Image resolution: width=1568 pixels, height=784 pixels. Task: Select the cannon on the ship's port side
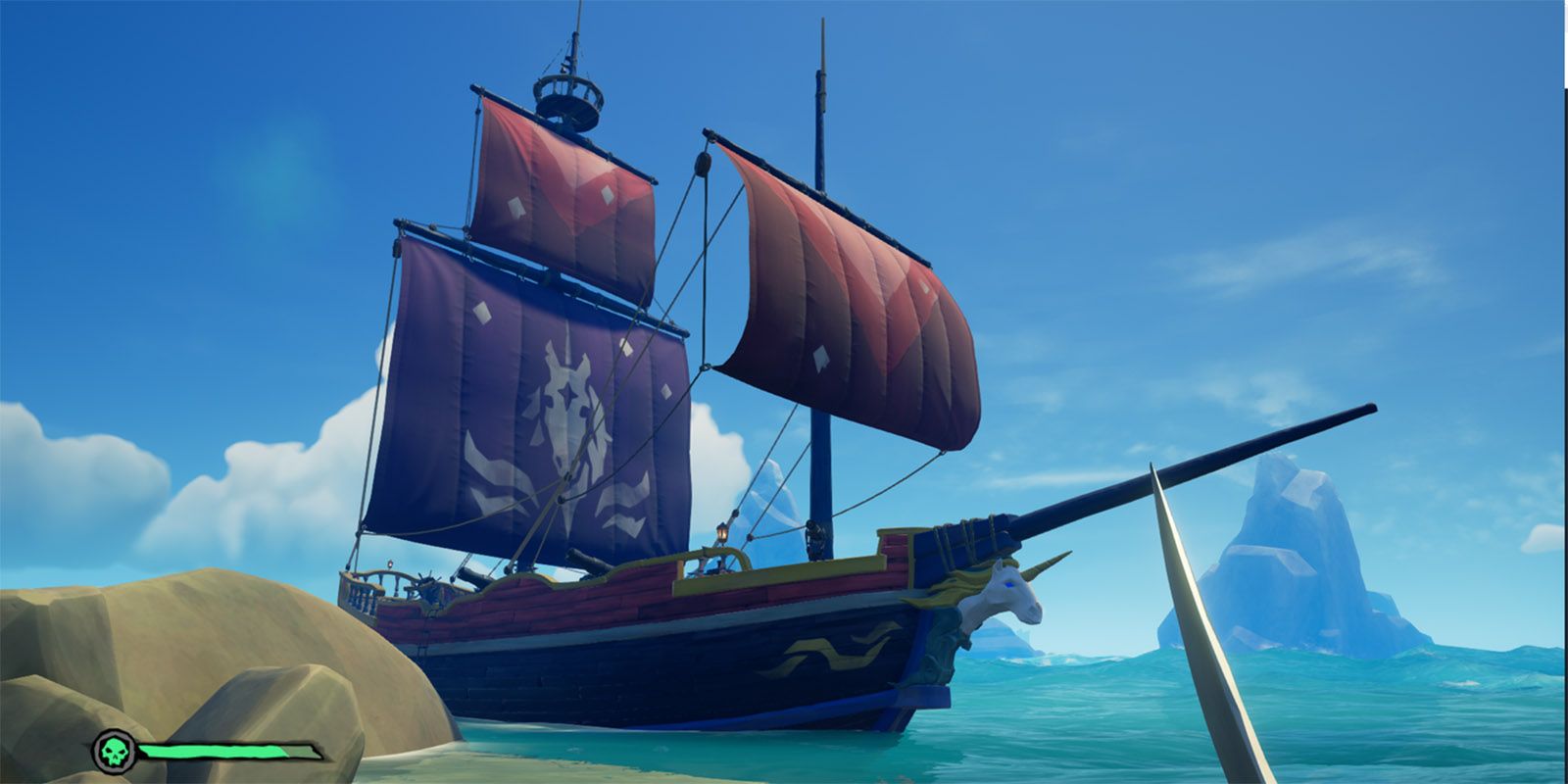click(578, 555)
